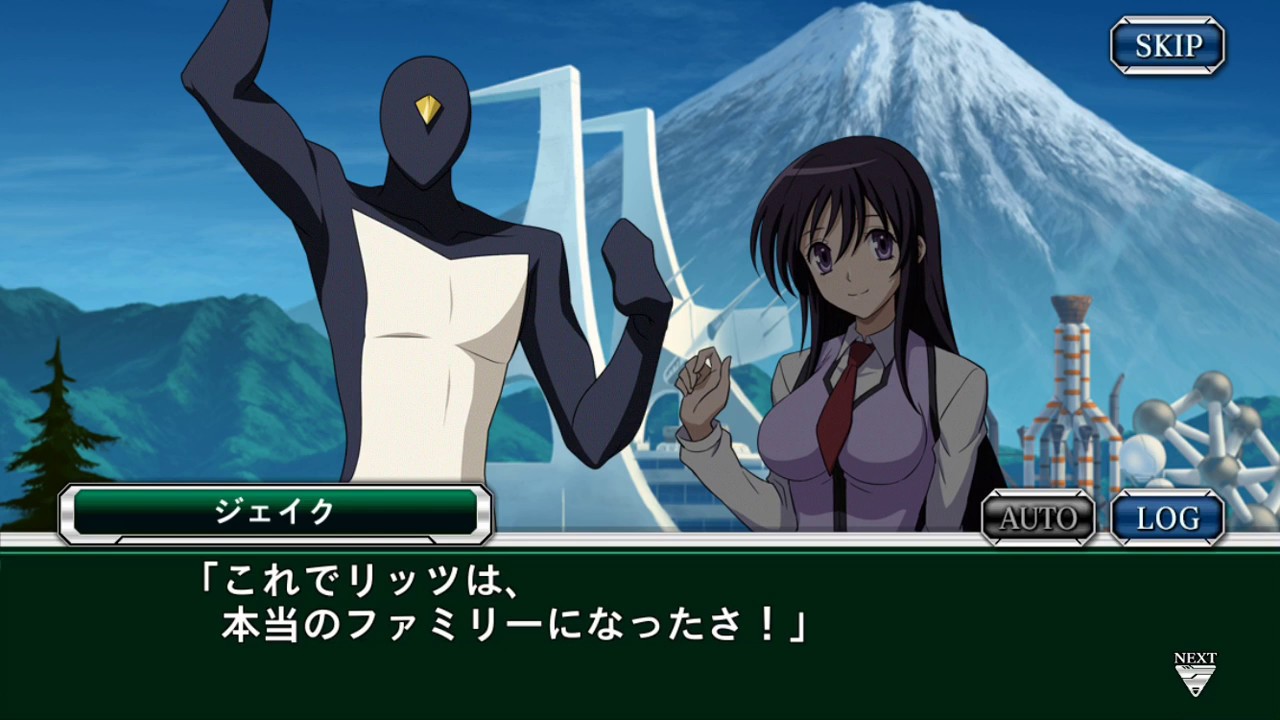Advance dialogue with the NEXT arrow
The width and height of the screenshot is (1280, 720).
[1195, 675]
